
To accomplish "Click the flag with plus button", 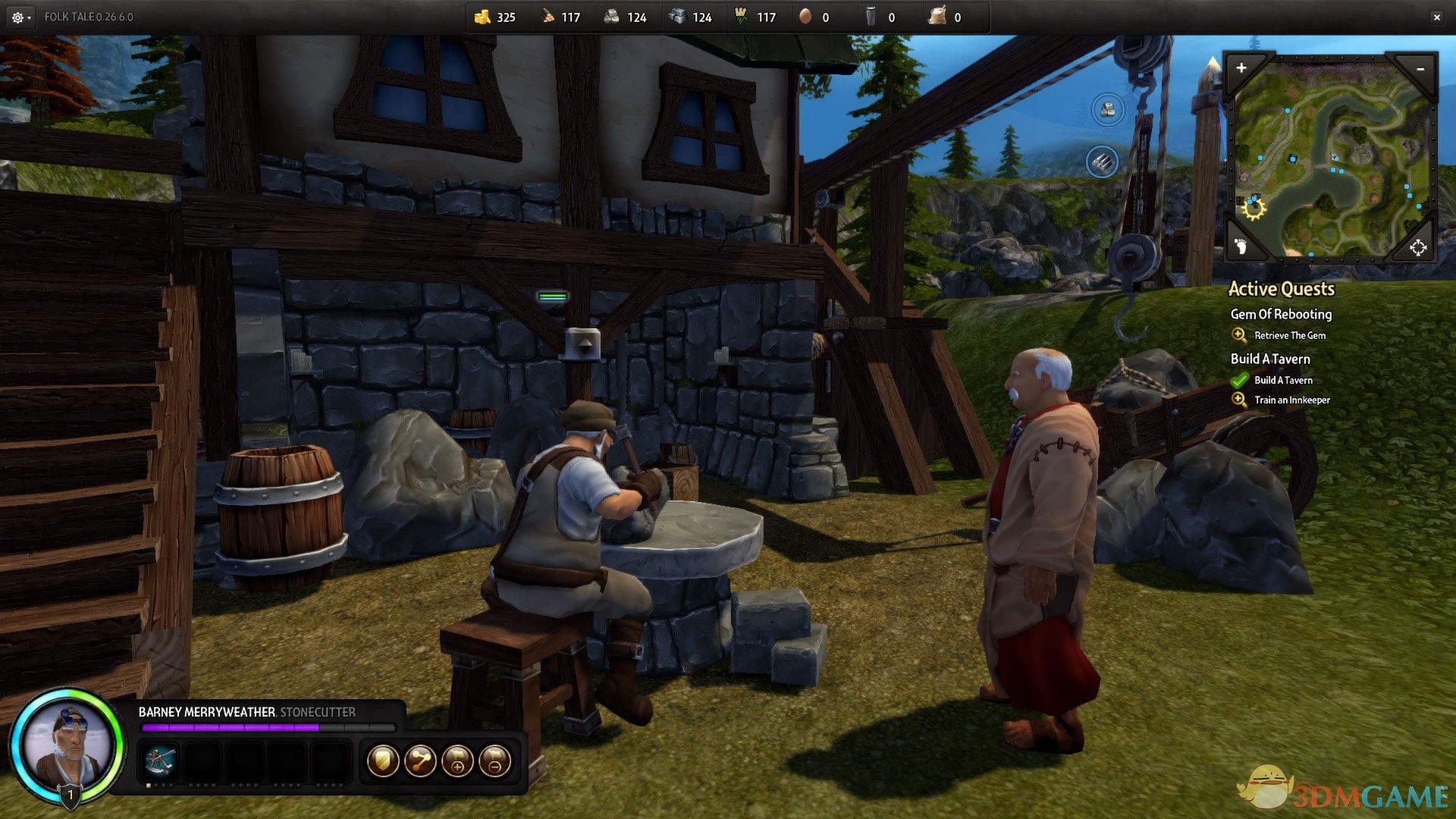I will pos(457,761).
